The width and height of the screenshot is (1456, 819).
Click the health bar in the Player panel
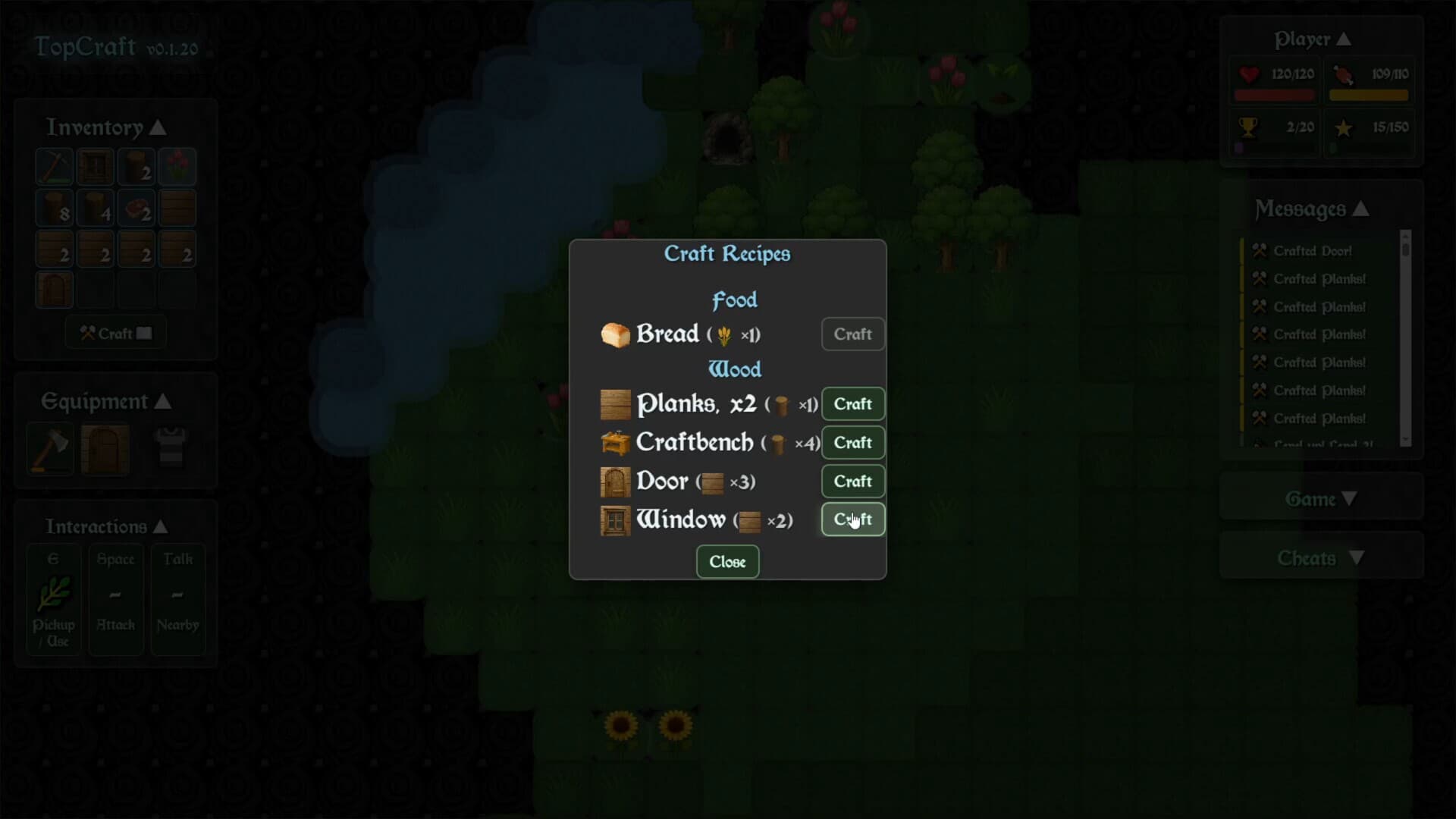1274,95
